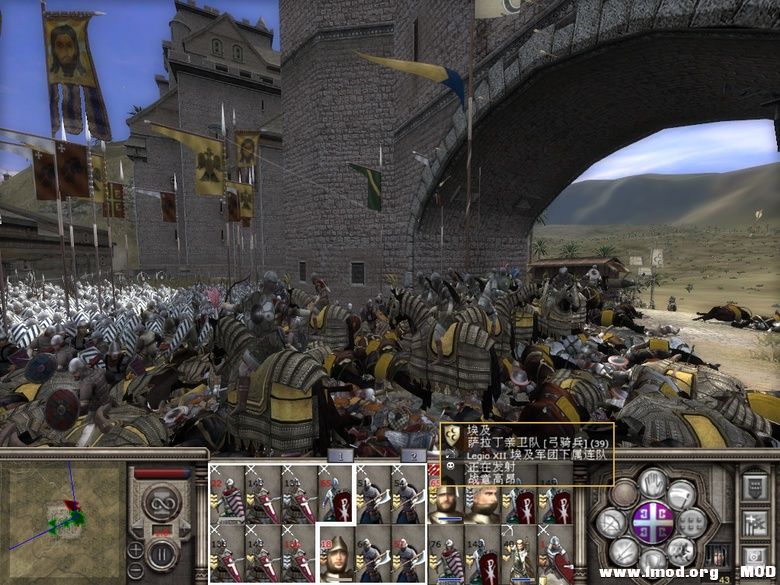
Task: Switch to unit group tab 2
Action: (x=413, y=456)
